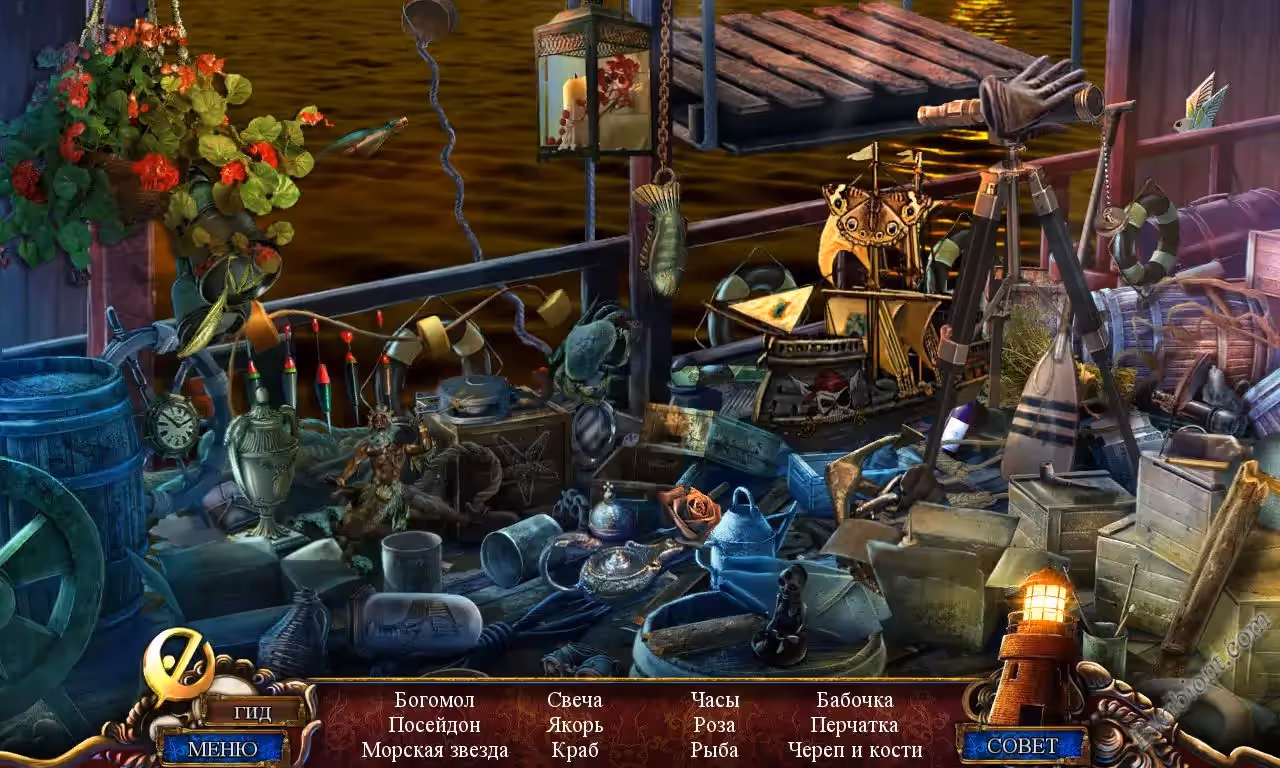
Task: Use the СОВЕТ hint button
Action: [x=1022, y=746]
